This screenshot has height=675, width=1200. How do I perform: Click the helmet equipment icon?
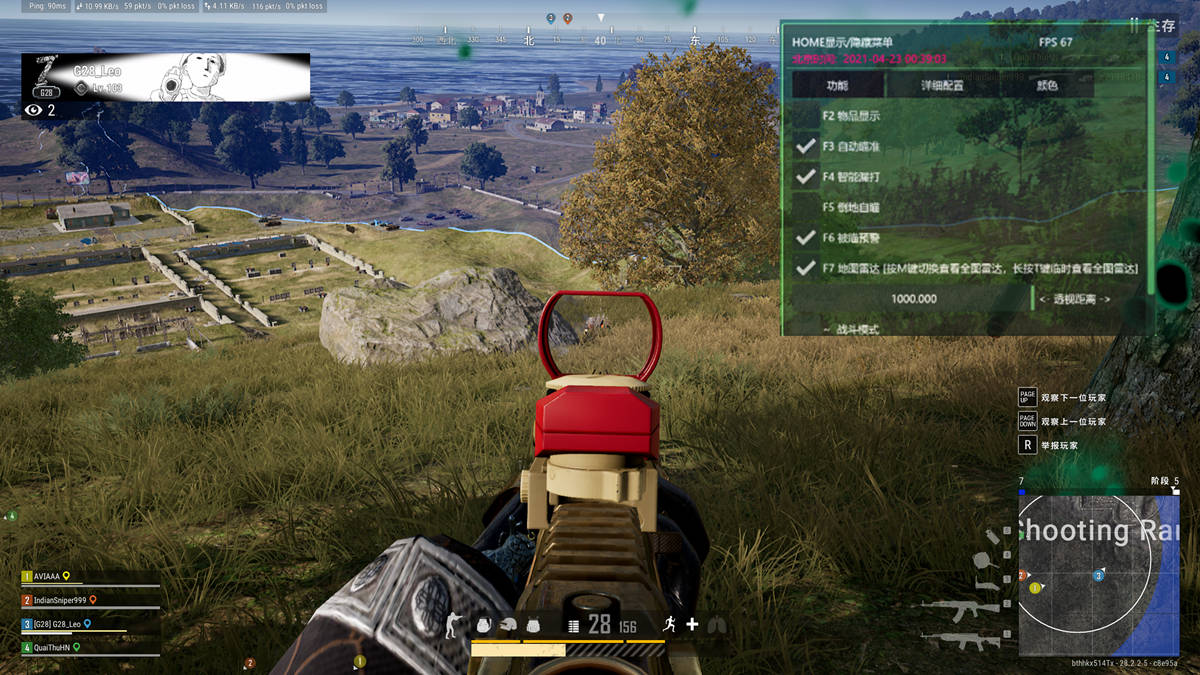pos(509,626)
